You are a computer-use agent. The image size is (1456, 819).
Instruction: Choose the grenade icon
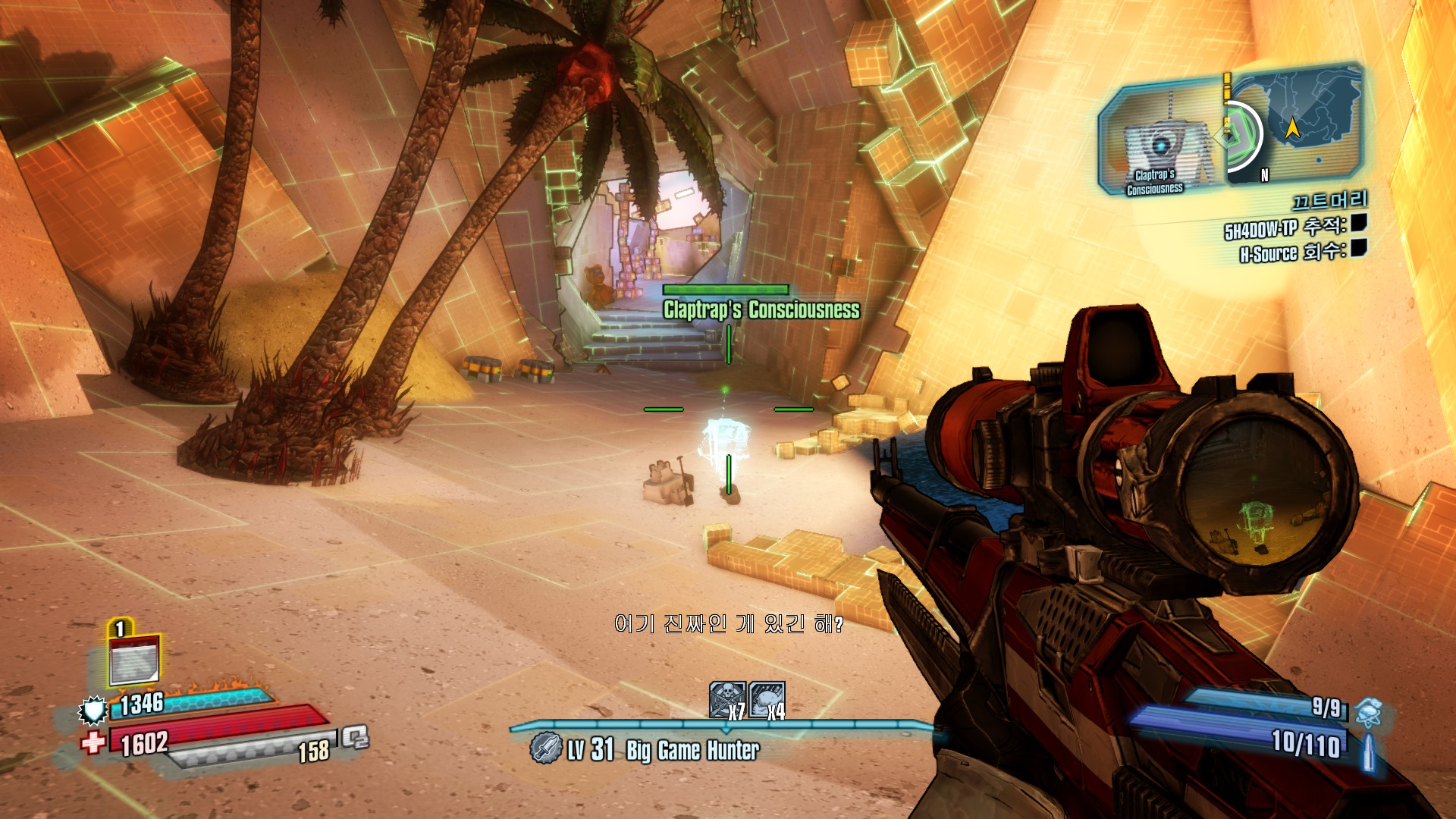point(1369,712)
